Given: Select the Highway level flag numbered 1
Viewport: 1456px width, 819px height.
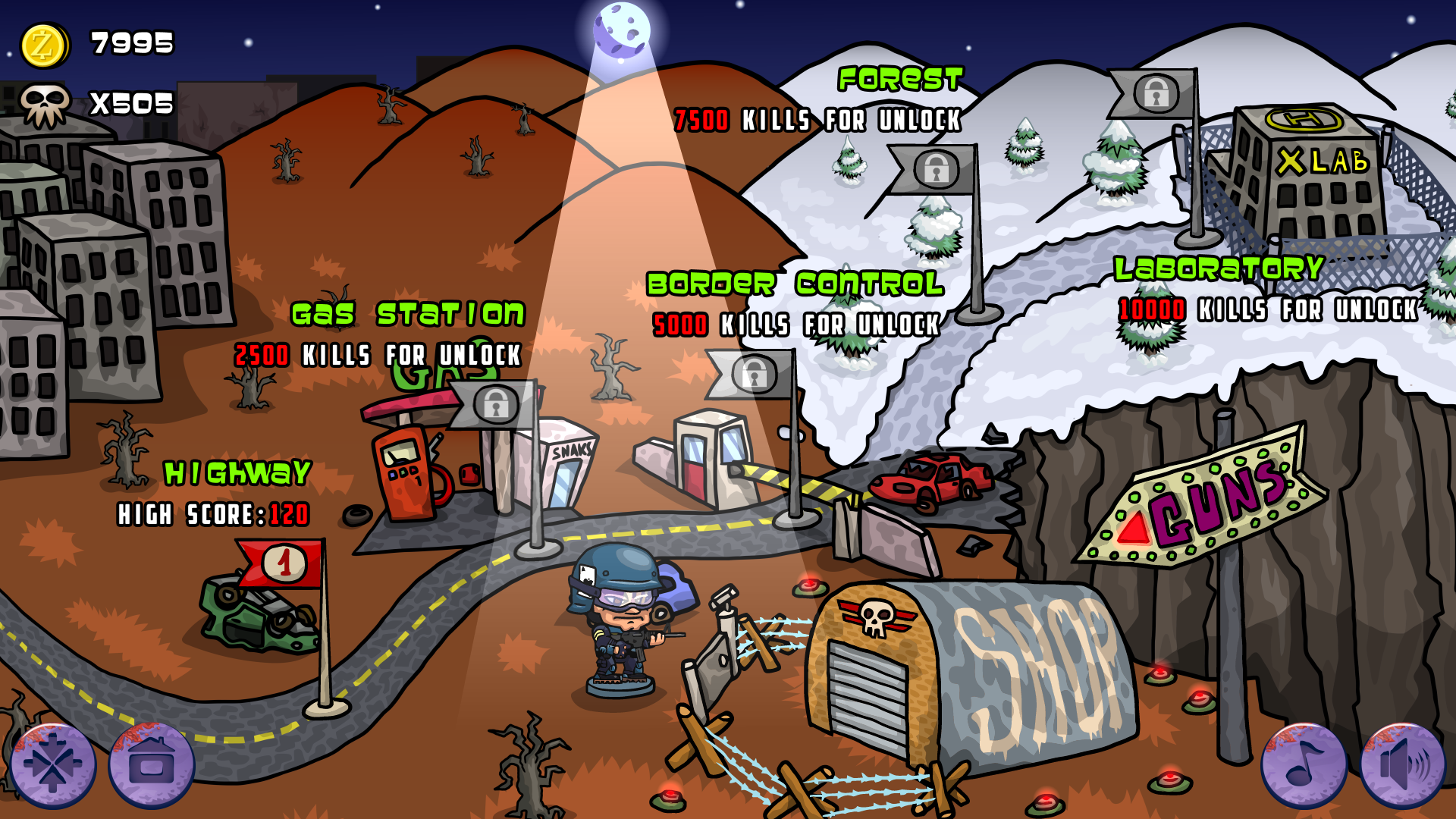Looking at the screenshot, I should (x=284, y=563).
